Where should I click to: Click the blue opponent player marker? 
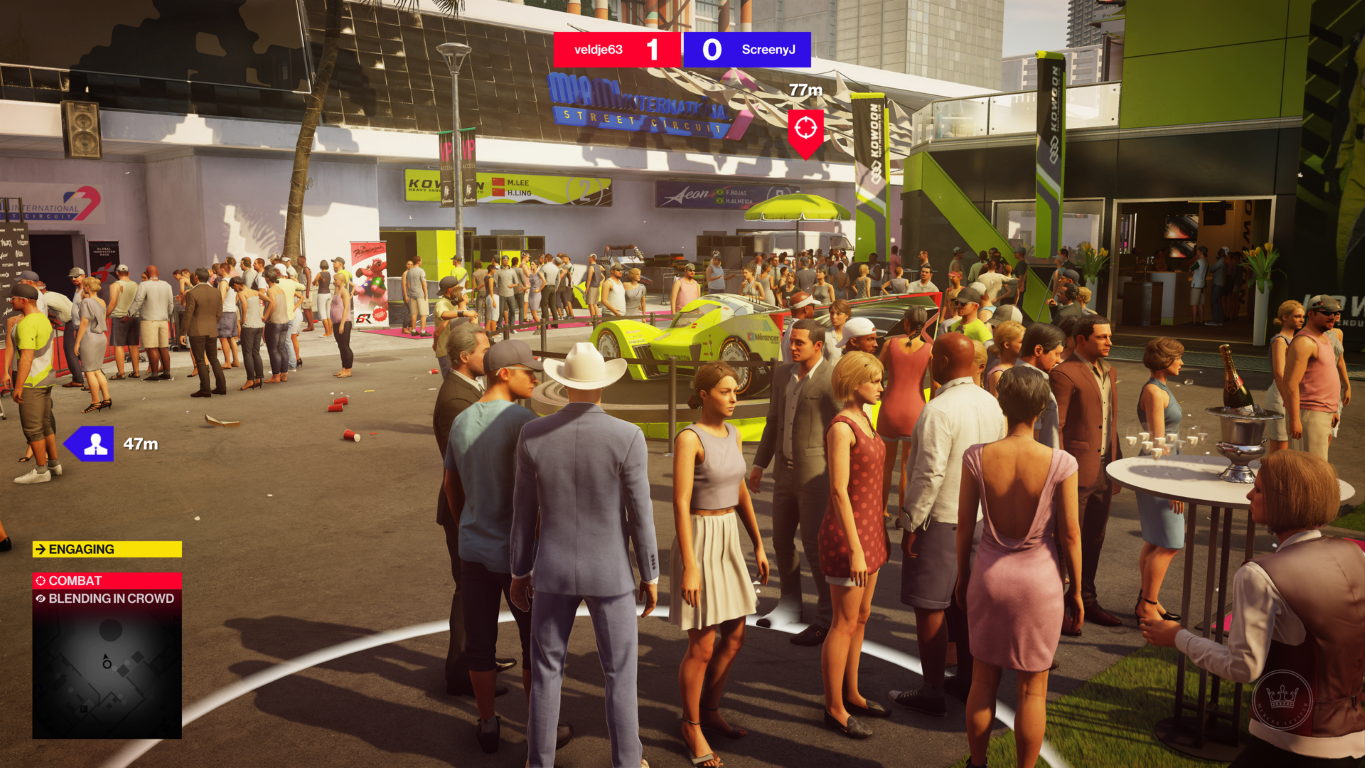(93, 444)
